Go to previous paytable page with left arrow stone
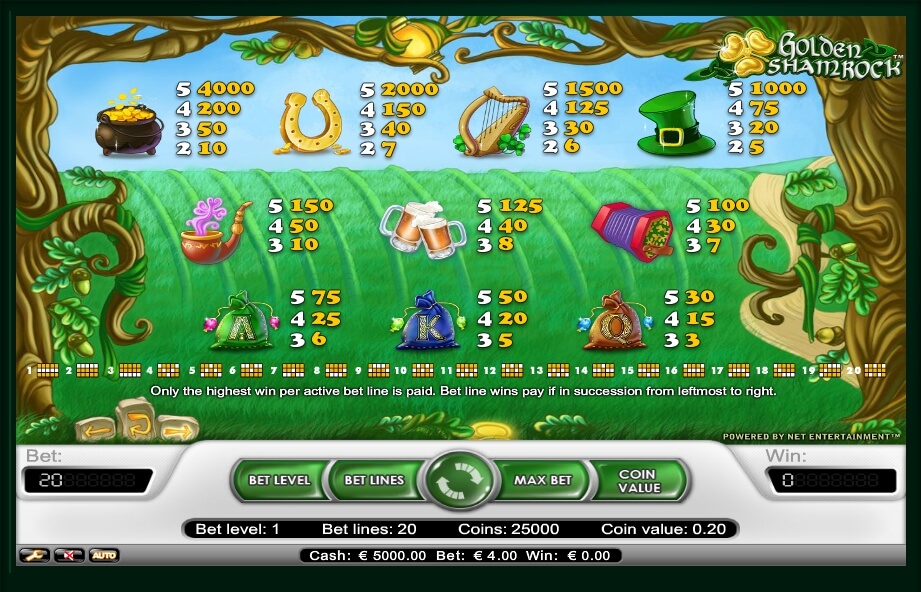Screen dimensions: 921x592 point(96,430)
